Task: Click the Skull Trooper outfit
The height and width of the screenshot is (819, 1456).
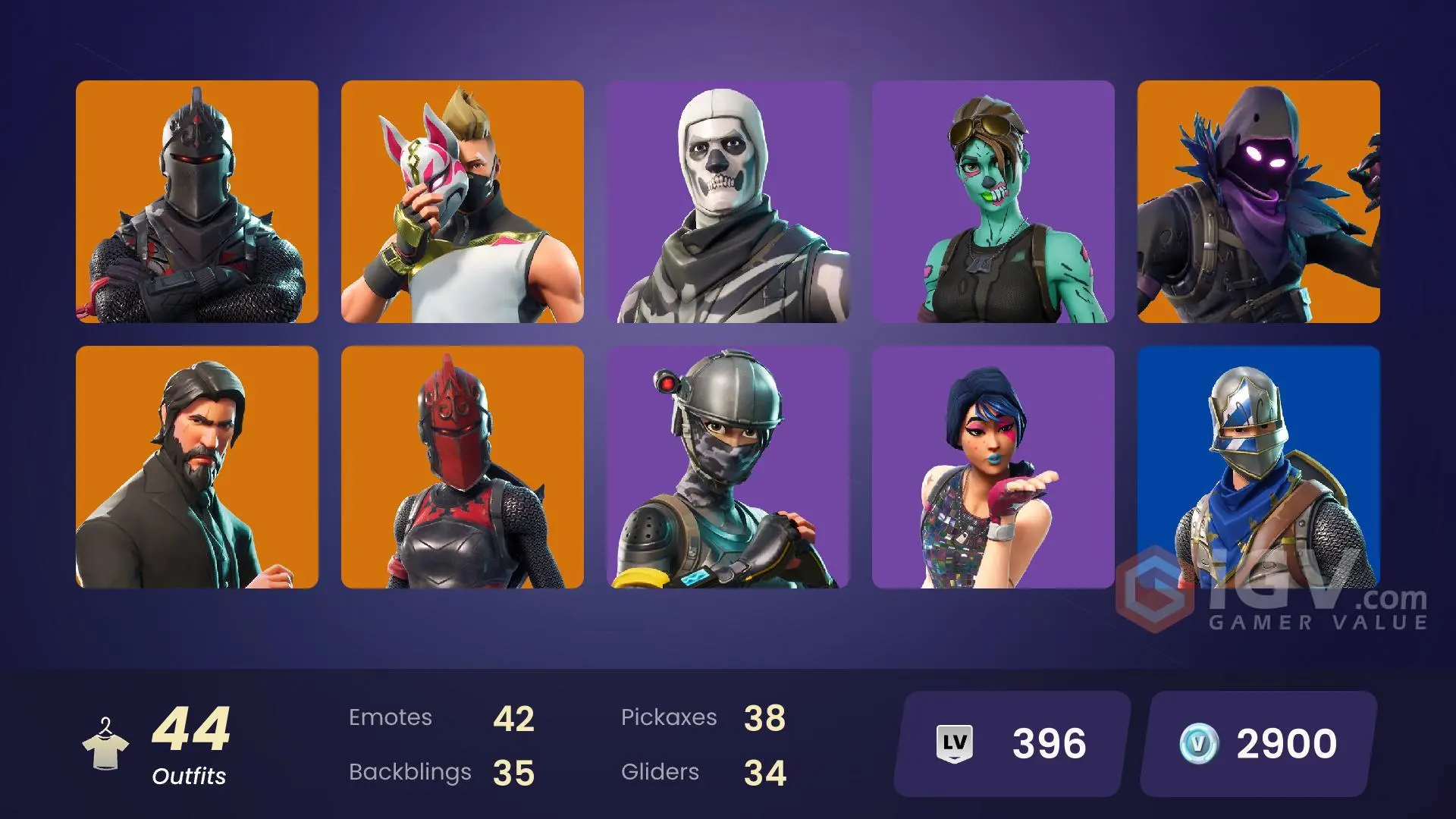Action: click(728, 201)
